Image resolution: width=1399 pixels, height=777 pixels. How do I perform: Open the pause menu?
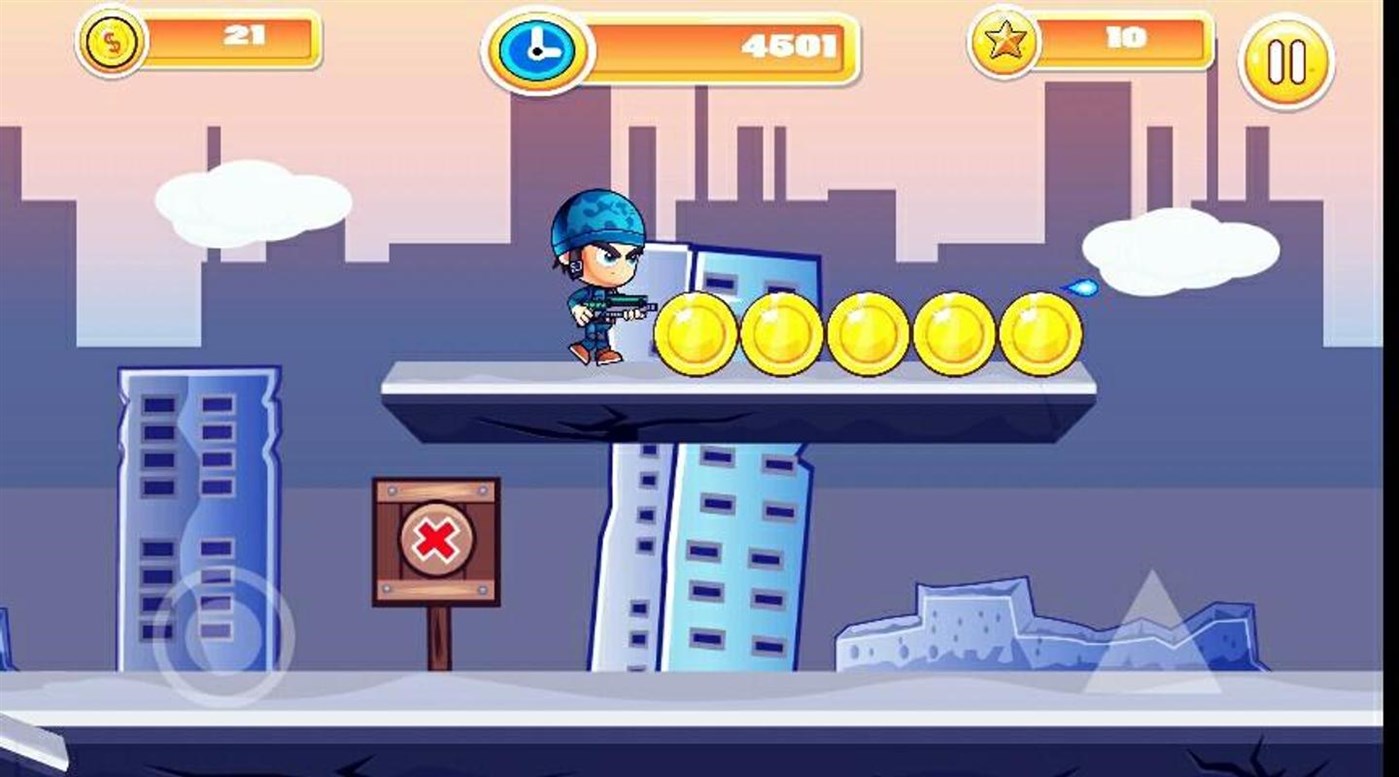(1287, 60)
